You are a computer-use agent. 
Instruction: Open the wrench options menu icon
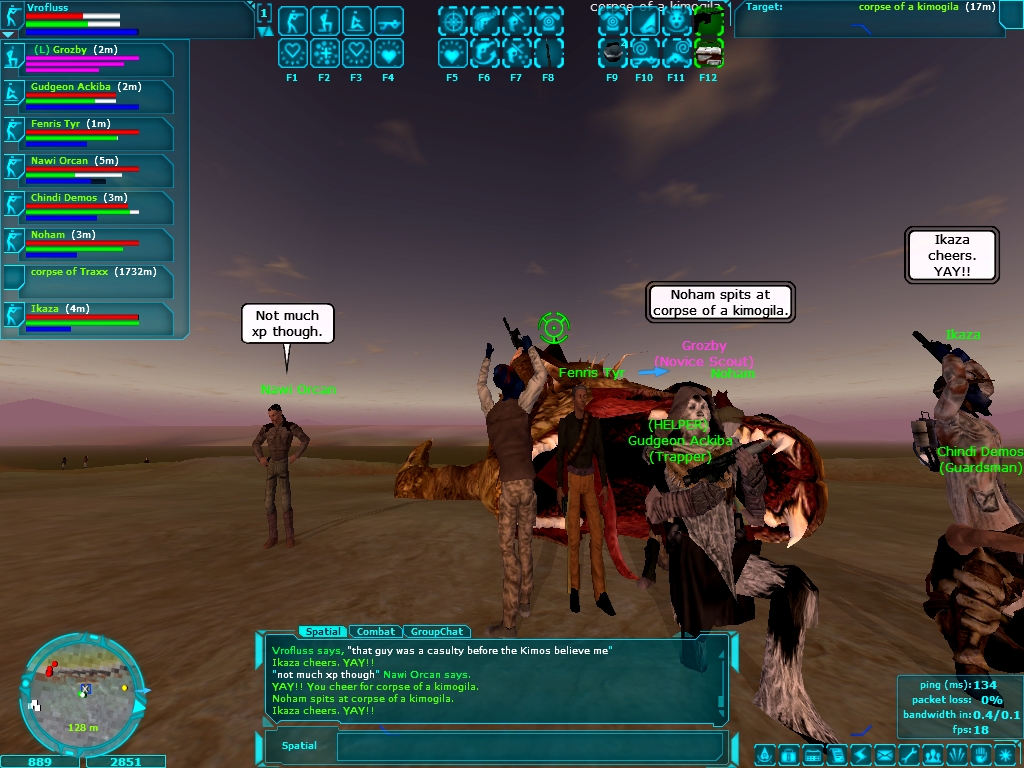[908, 755]
